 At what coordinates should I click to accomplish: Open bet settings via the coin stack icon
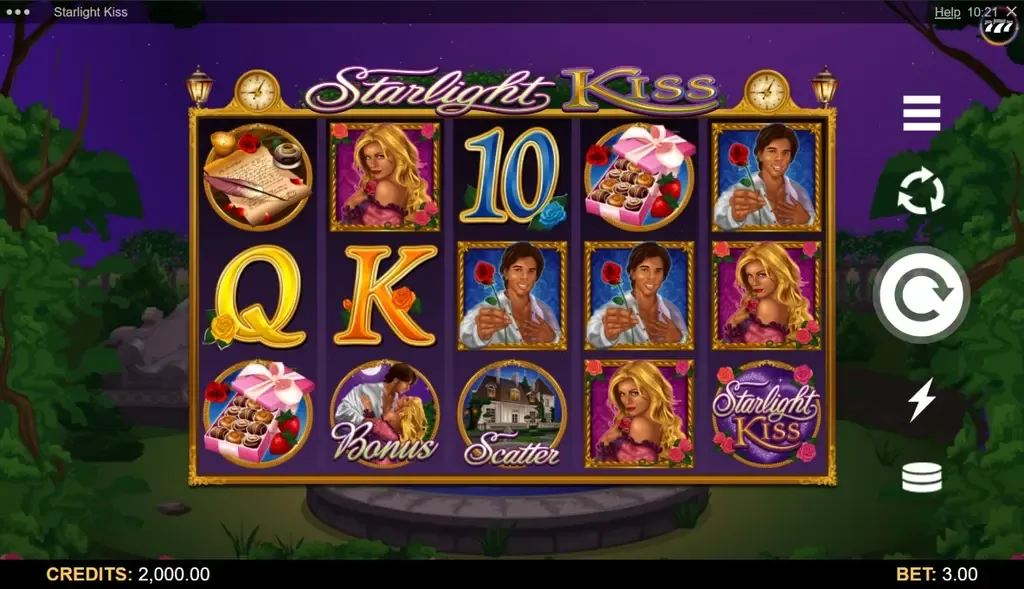click(x=921, y=478)
